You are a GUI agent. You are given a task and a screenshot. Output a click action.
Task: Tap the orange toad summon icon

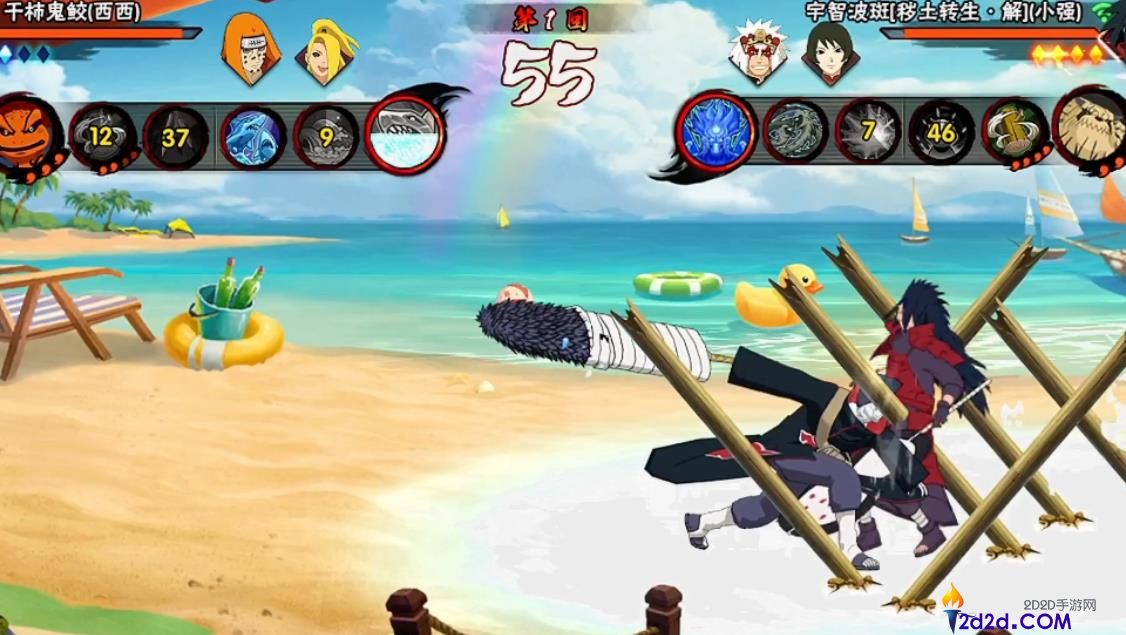click(28, 134)
